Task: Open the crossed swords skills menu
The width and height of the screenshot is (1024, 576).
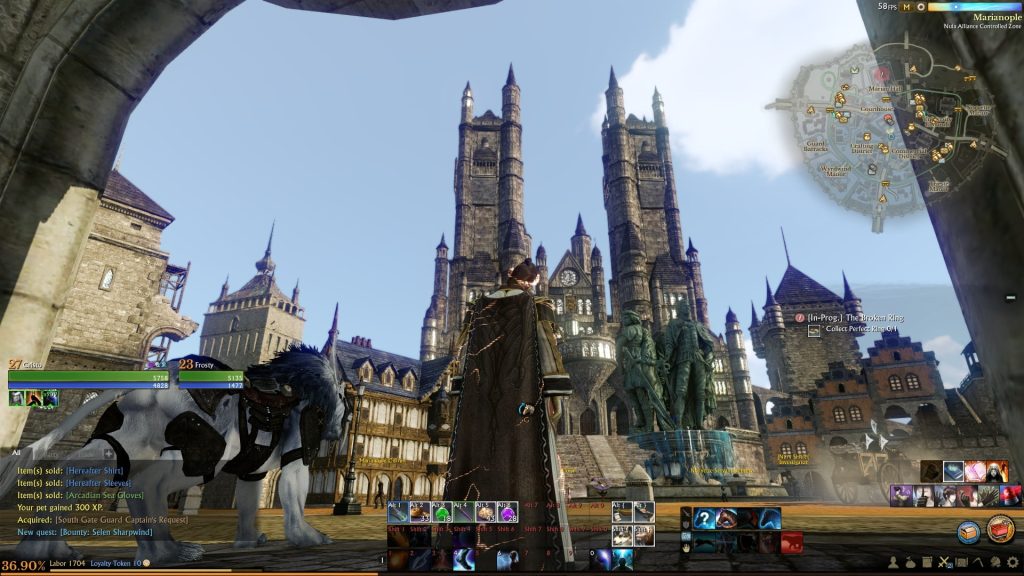Action: click(944, 563)
